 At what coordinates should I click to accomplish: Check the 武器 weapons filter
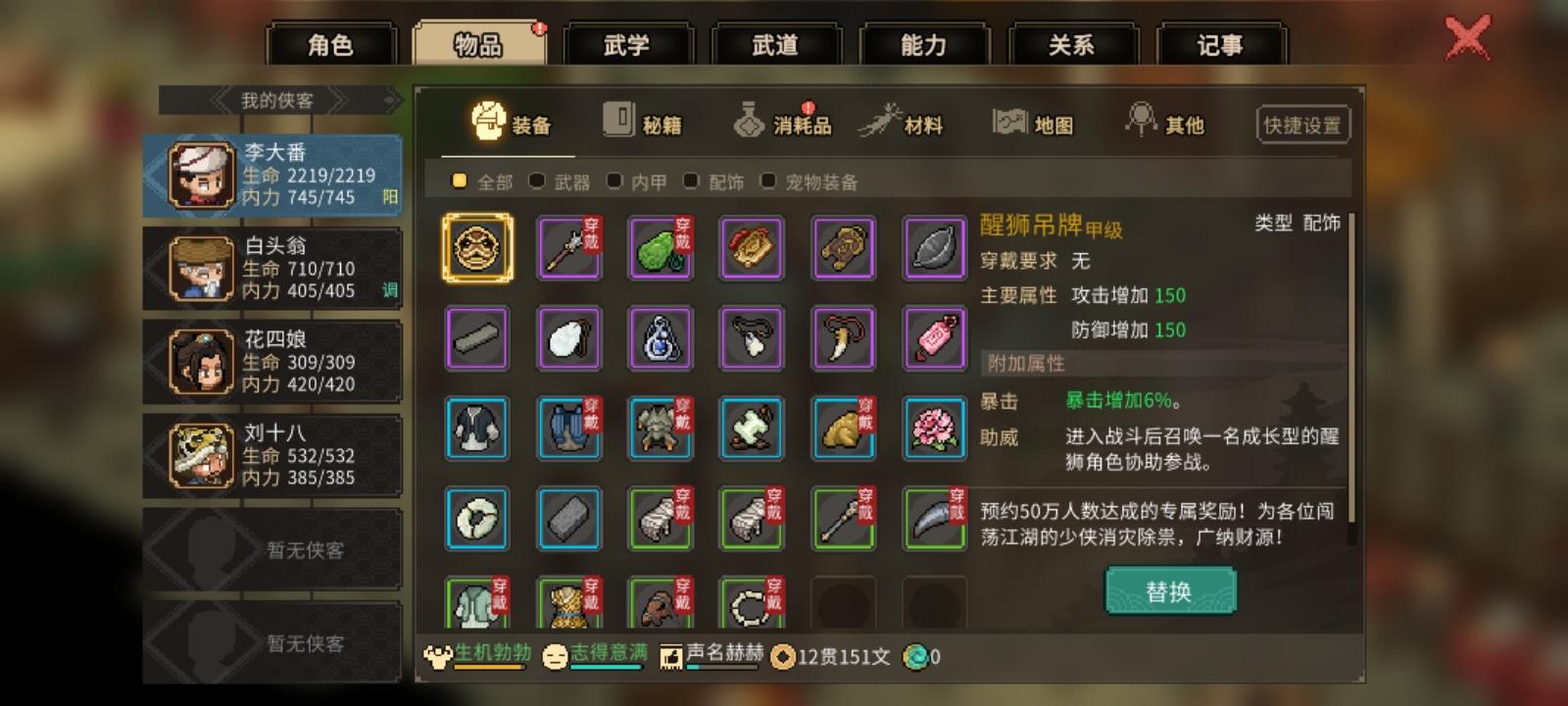point(535,181)
